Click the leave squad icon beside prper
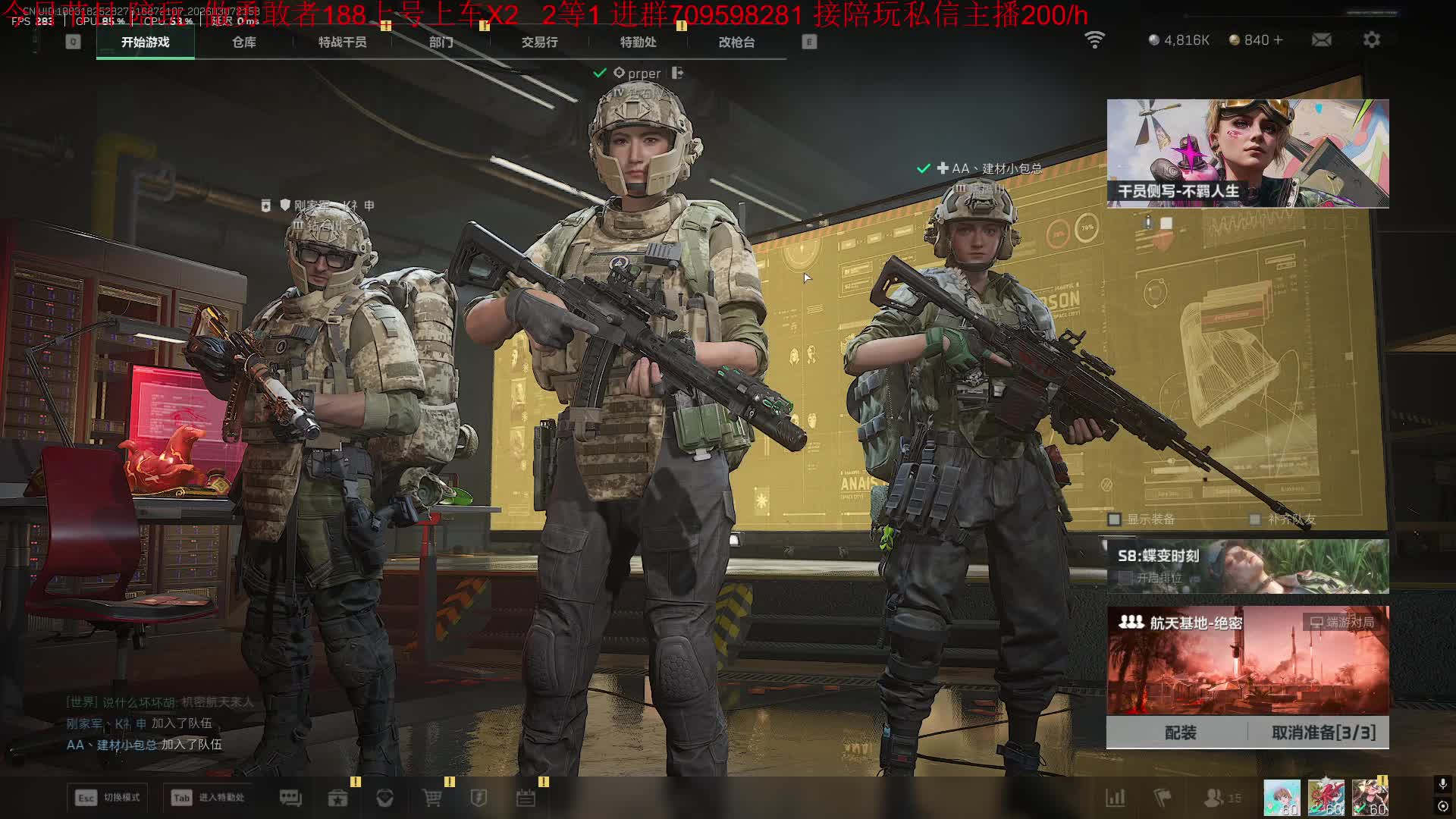The height and width of the screenshot is (819, 1456). [677, 73]
